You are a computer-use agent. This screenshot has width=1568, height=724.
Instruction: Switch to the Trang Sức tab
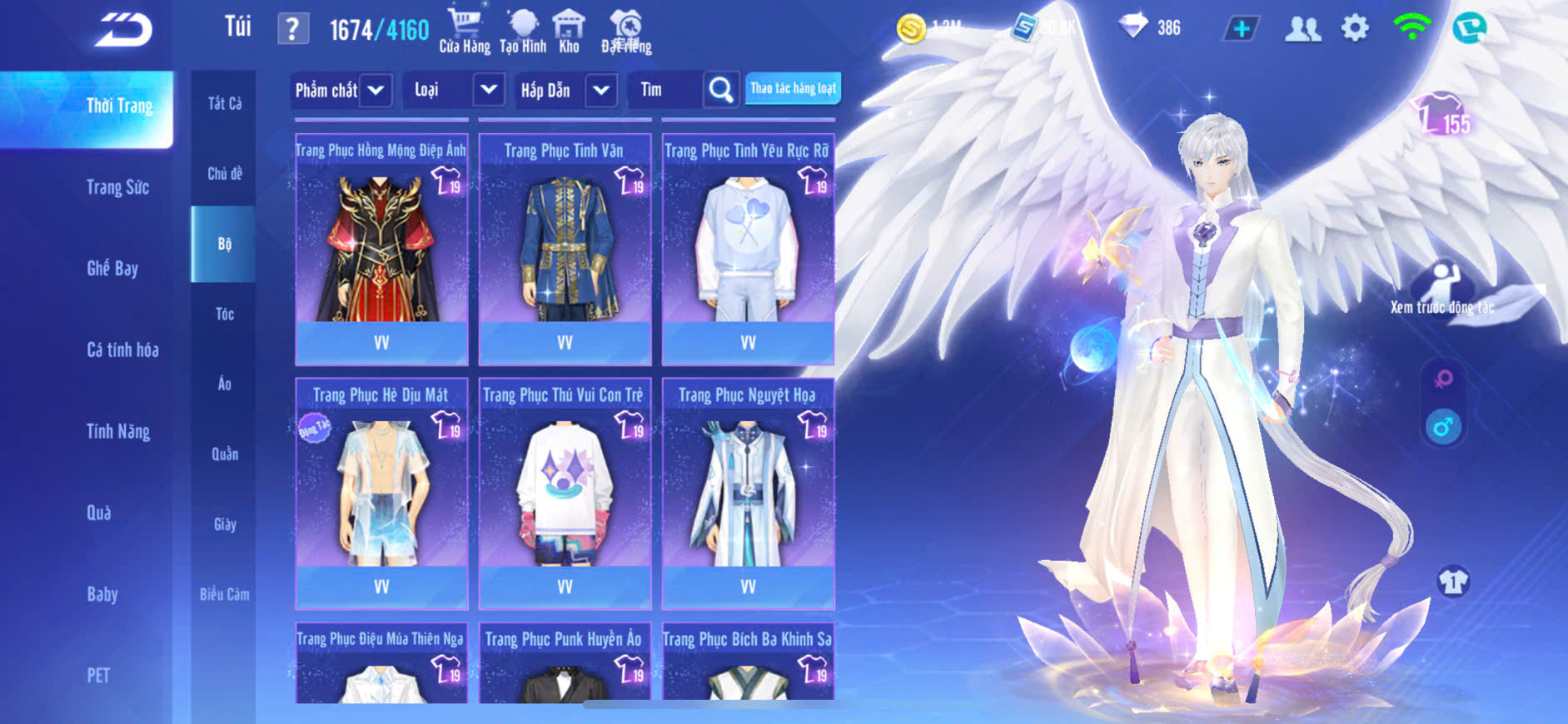pyautogui.click(x=117, y=187)
